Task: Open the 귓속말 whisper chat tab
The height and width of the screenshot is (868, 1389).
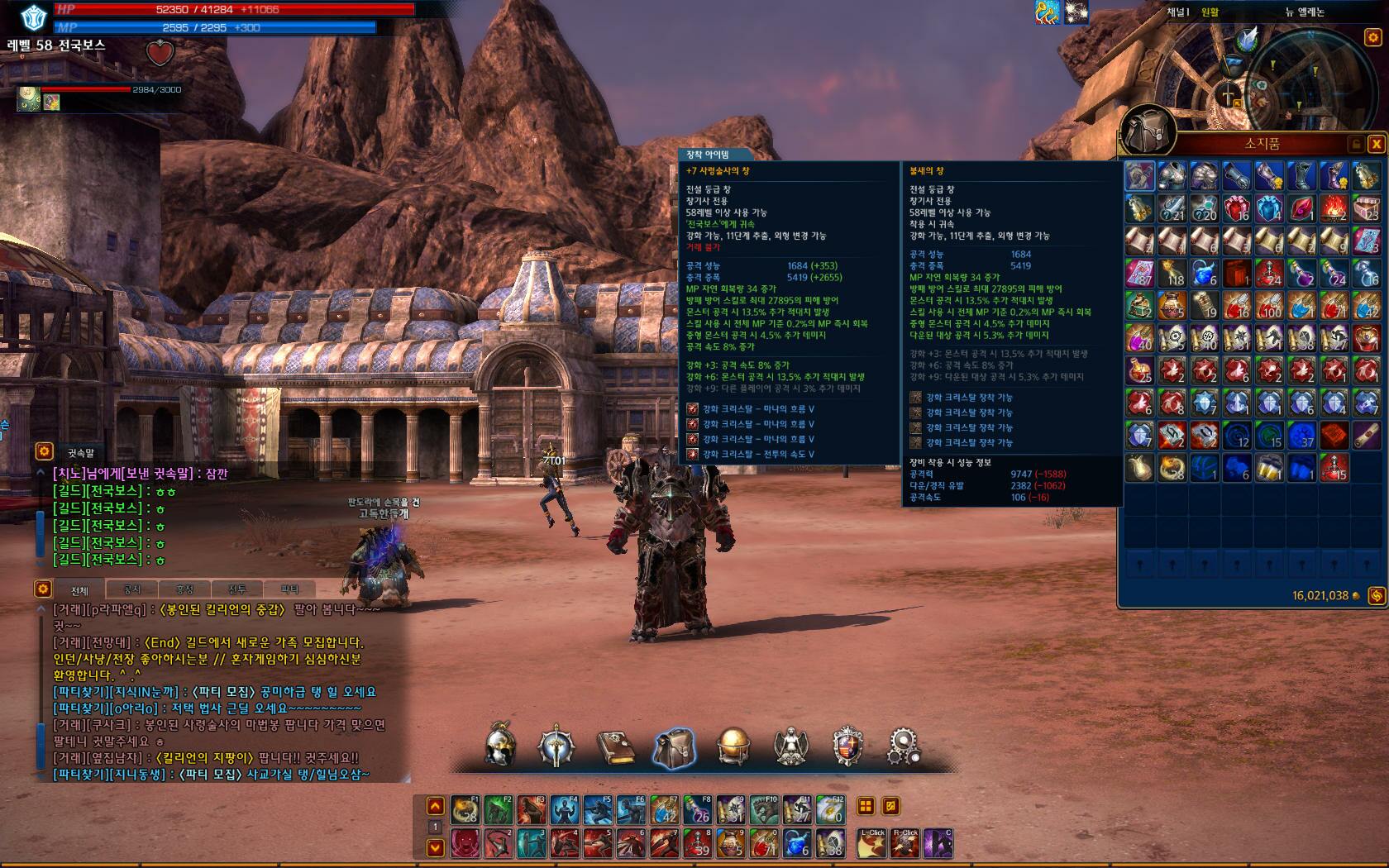Action: click(x=81, y=452)
